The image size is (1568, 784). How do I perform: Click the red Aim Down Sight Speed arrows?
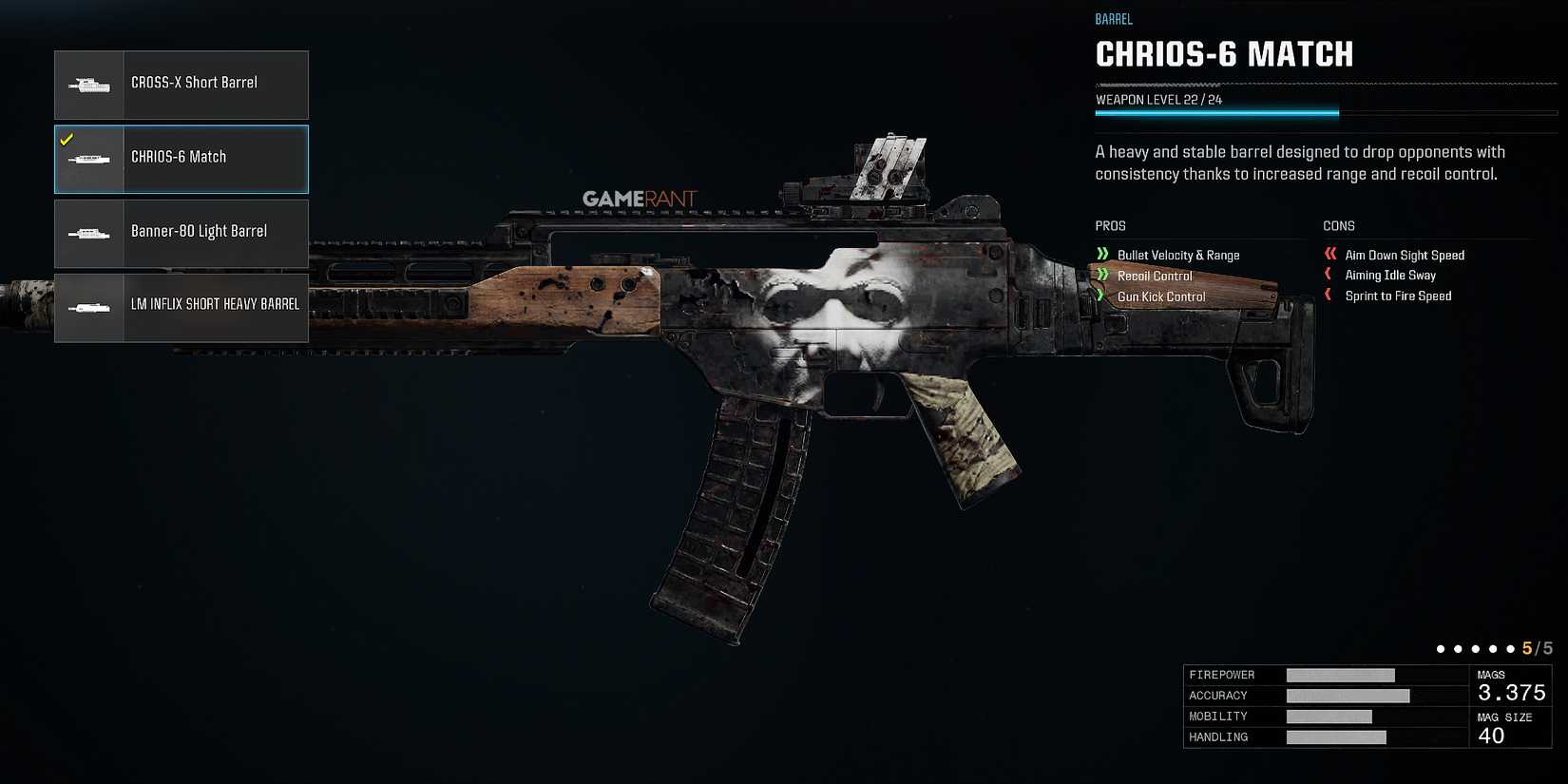coord(1330,255)
